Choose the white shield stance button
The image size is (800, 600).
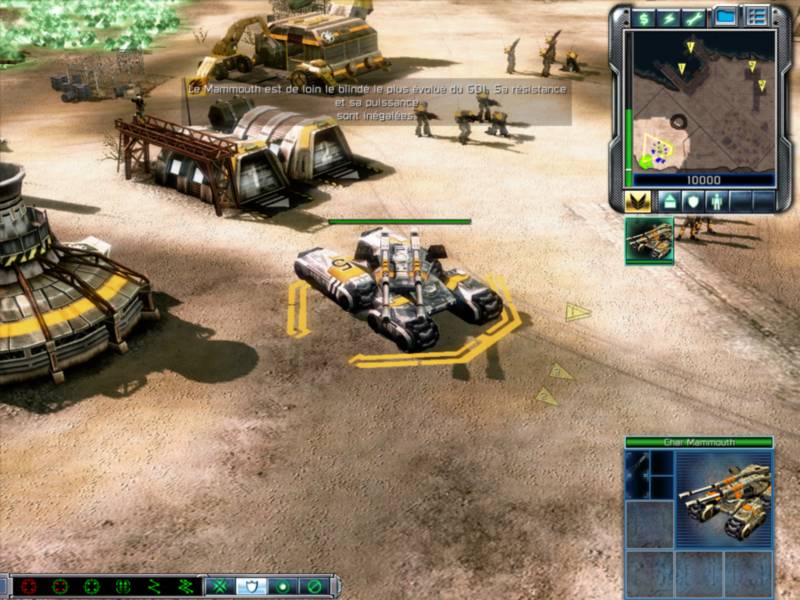click(252, 586)
